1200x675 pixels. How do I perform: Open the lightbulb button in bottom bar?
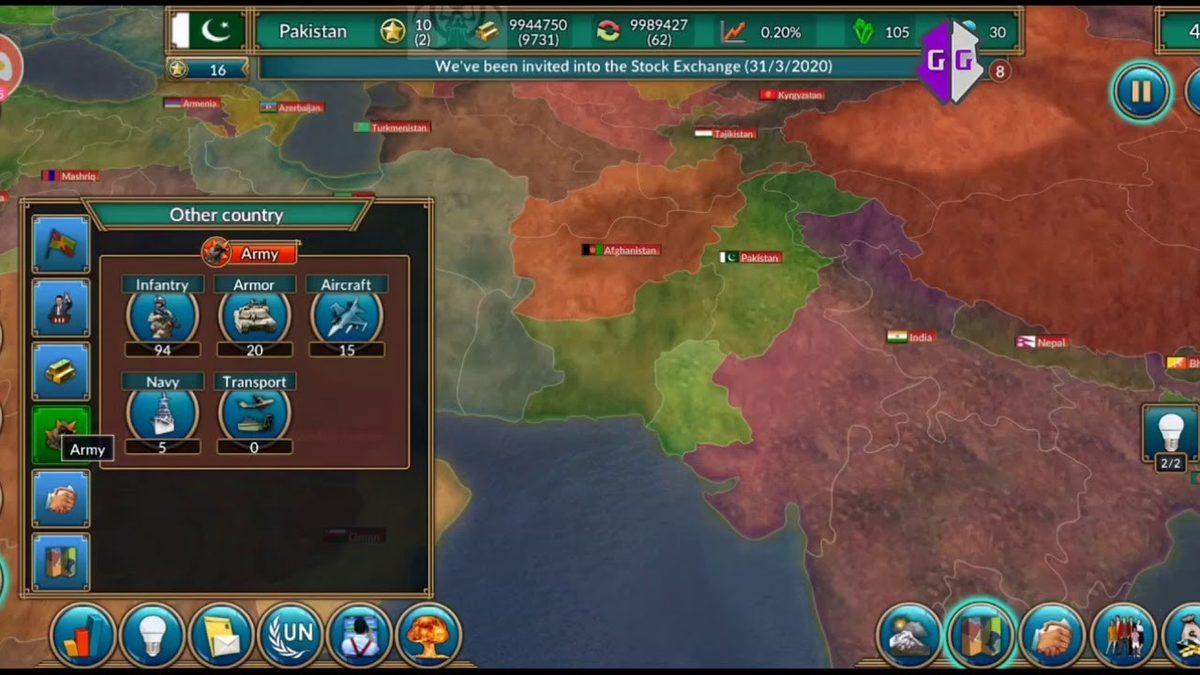(153, 636)
